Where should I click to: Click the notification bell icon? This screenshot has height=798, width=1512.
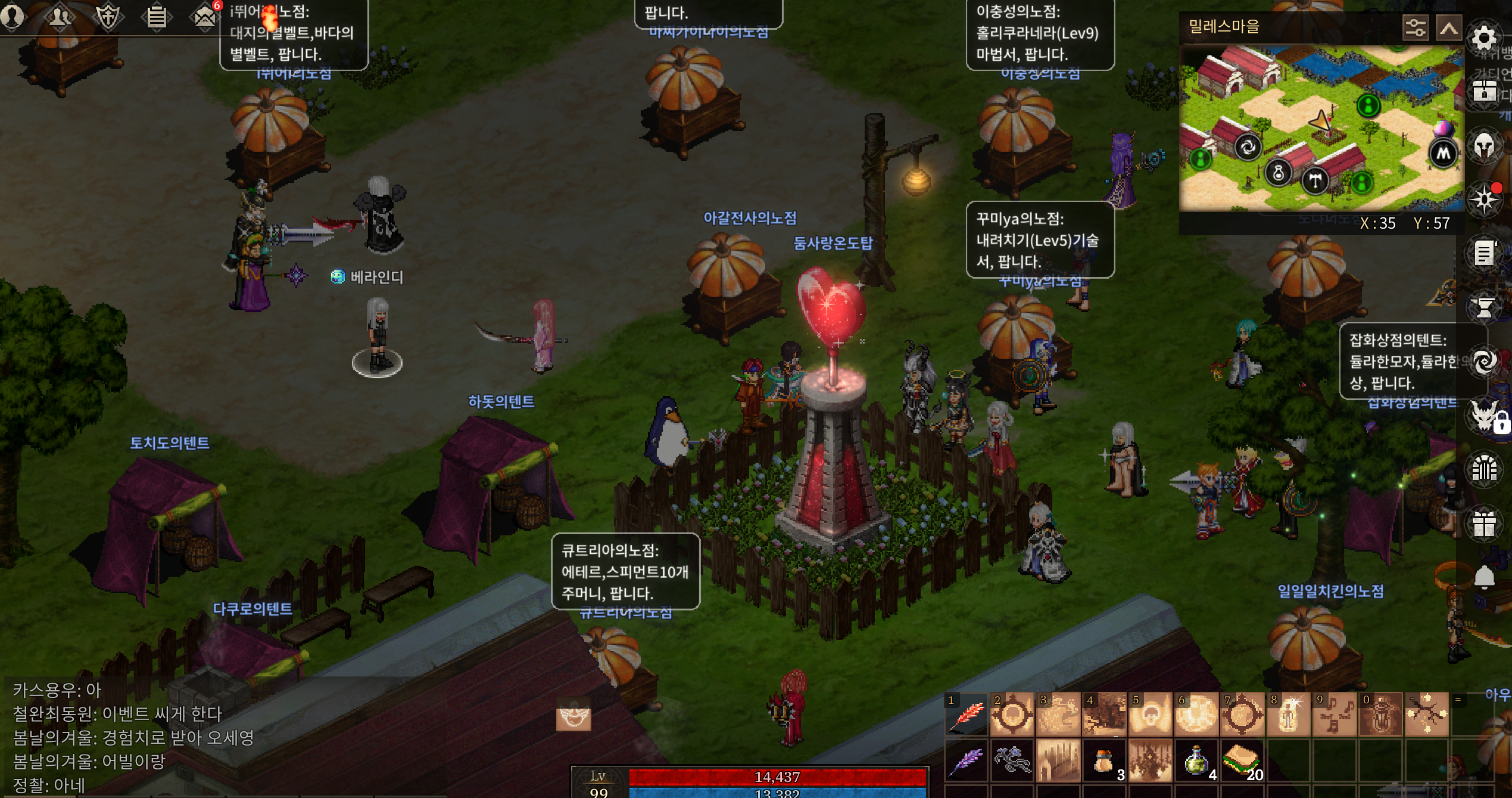[x=1483, y=576]
